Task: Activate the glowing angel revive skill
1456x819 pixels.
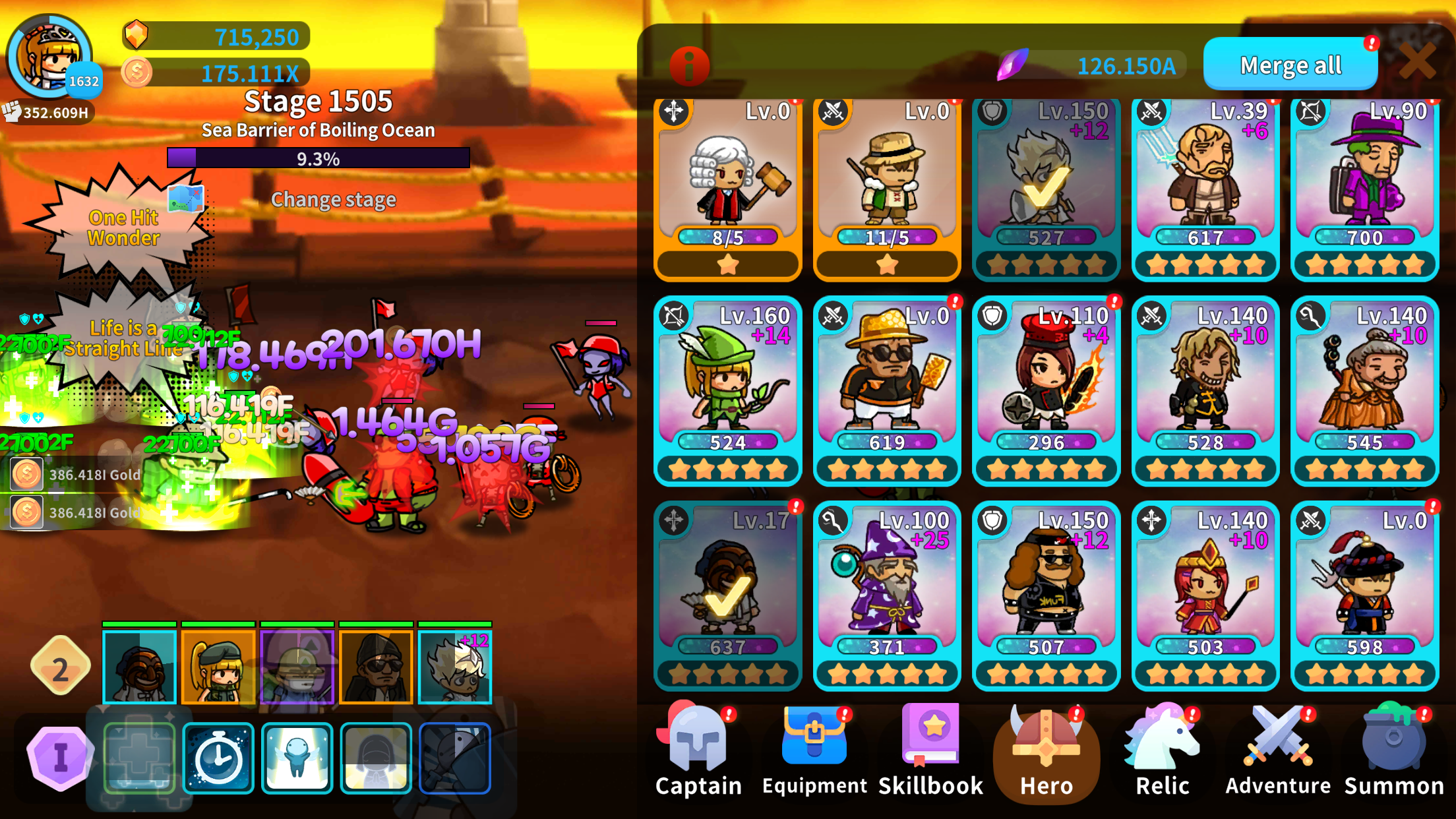Action: (297, 757)
